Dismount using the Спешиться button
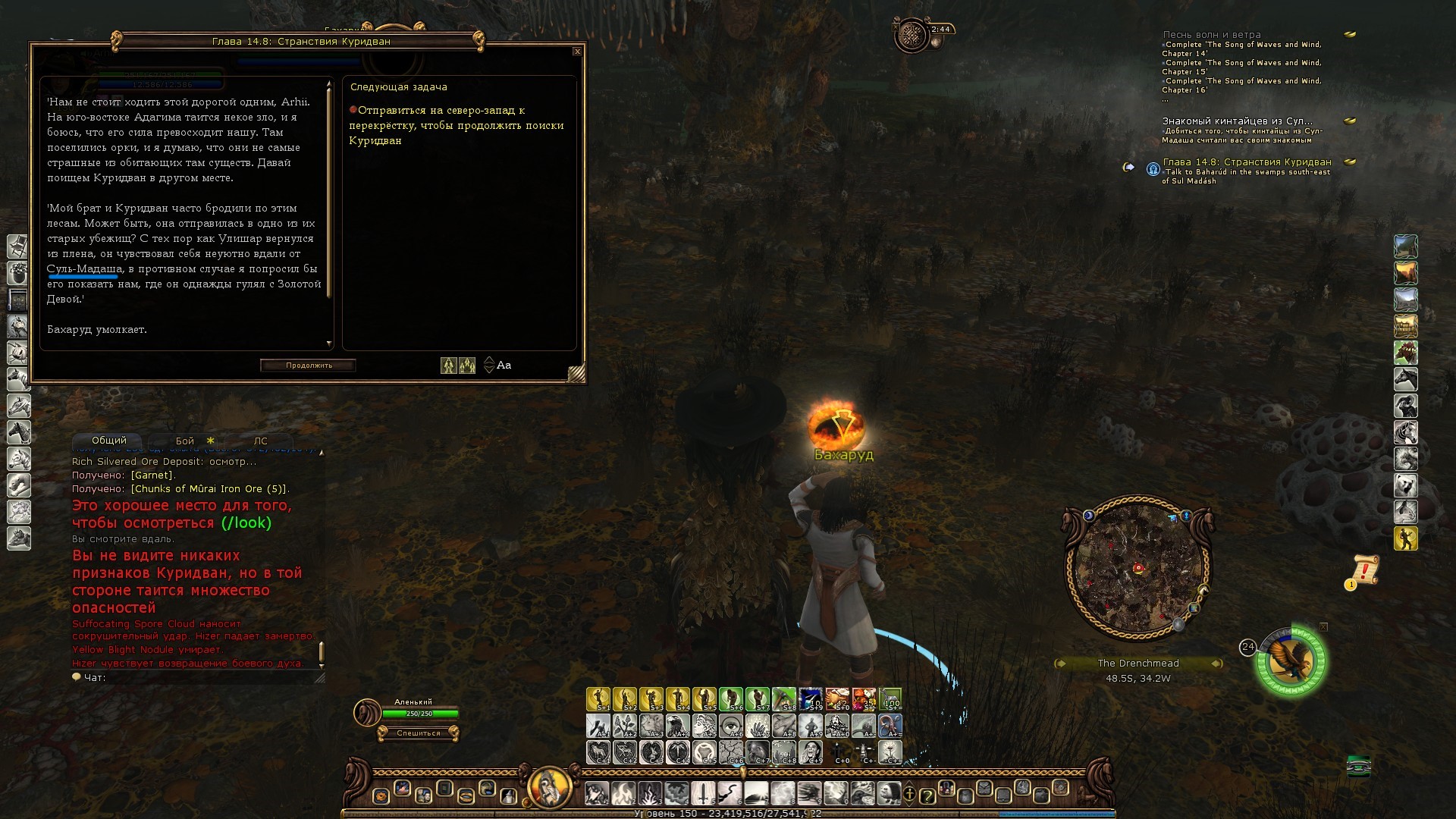This screenshot has height=819, width=1456. click(x=418, y=733)
